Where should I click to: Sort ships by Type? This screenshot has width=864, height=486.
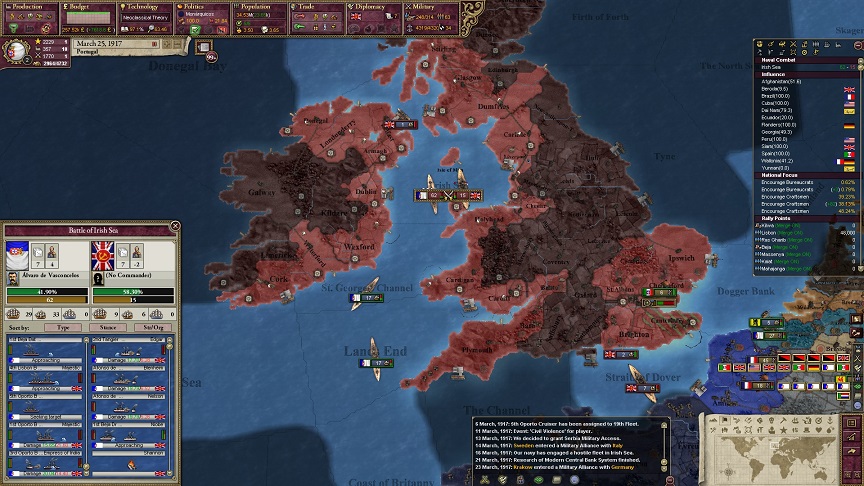(x=63, y=327)
